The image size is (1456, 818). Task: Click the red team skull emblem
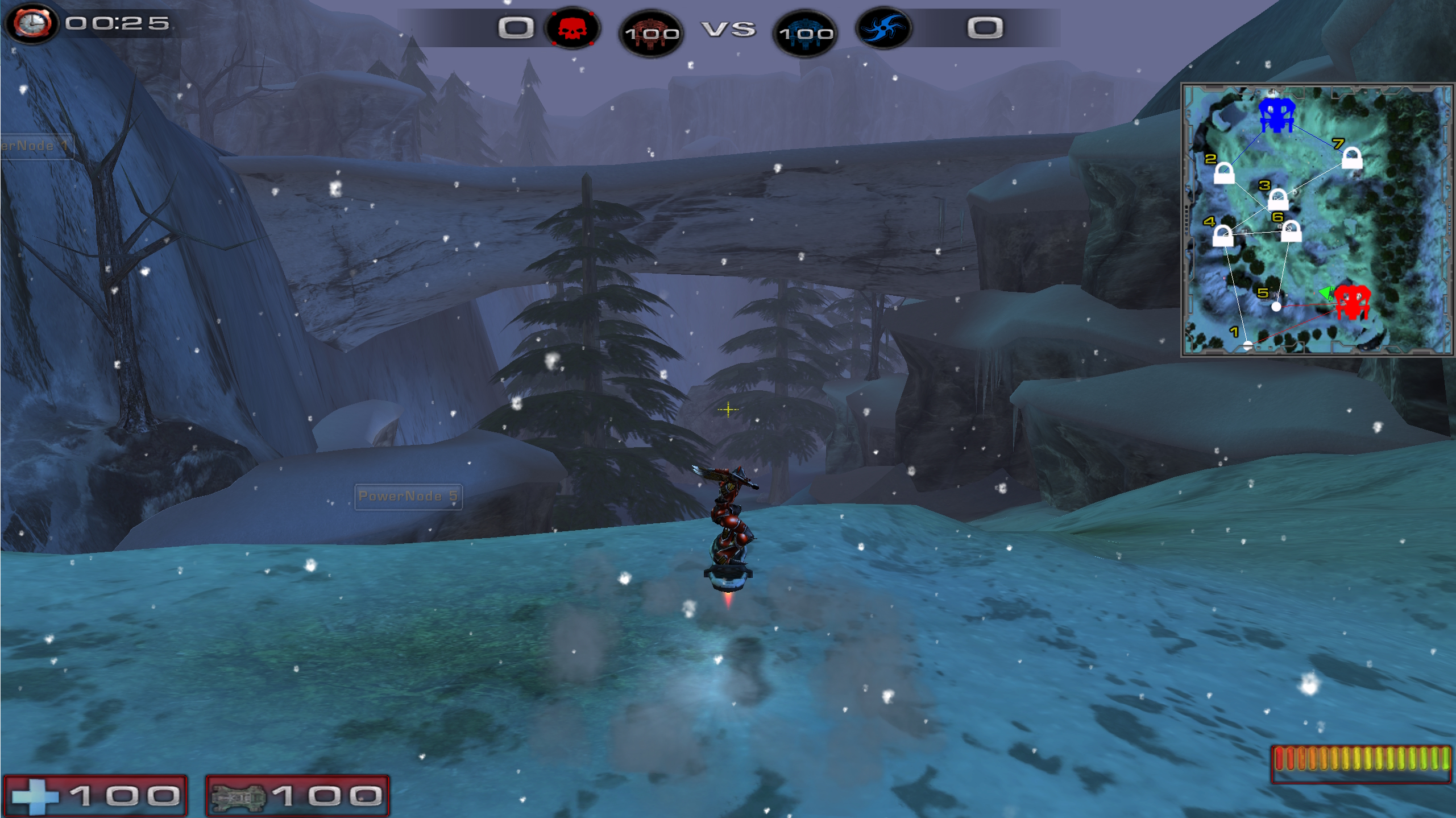[572, 28]
